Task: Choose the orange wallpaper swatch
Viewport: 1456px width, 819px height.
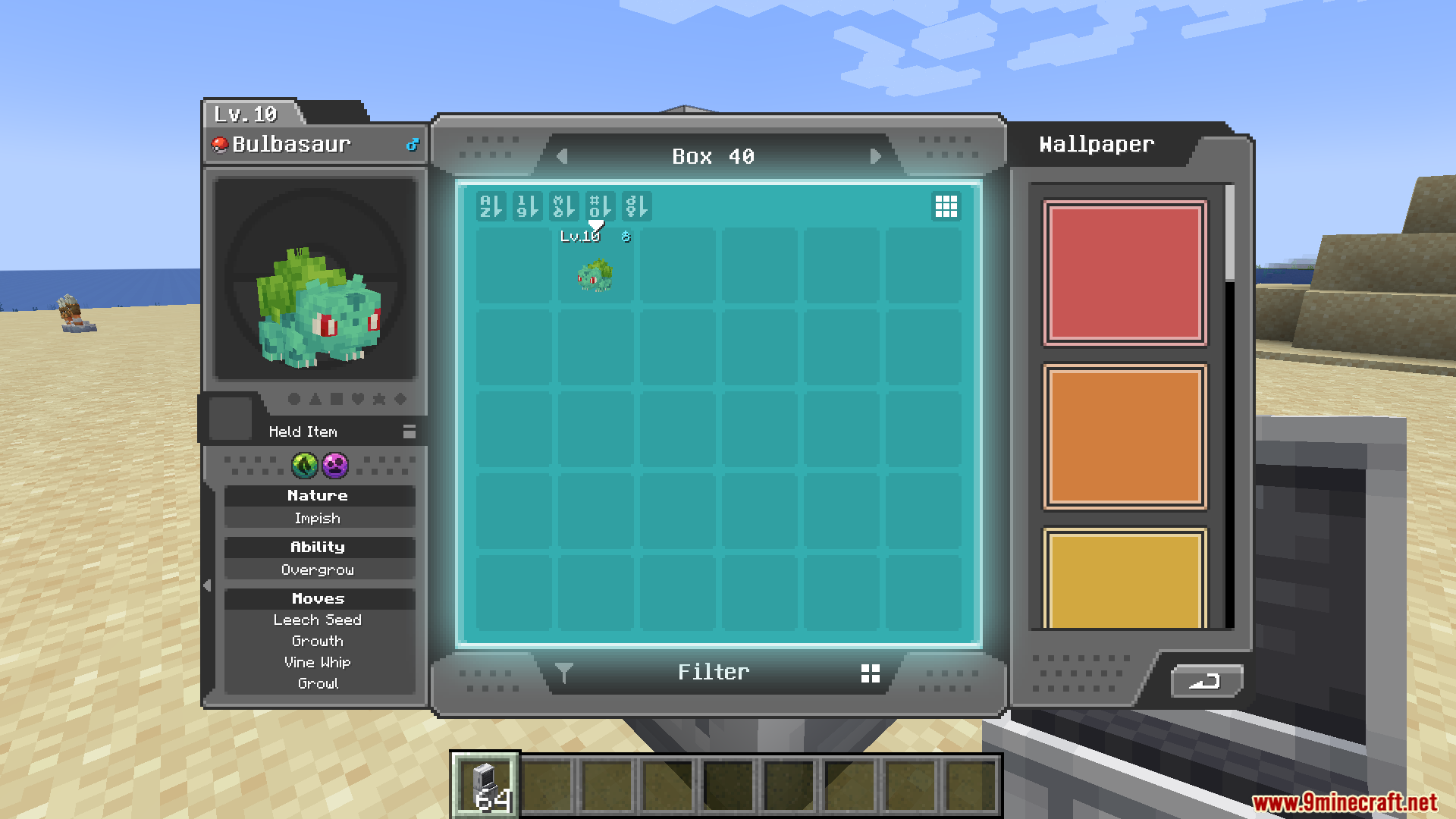Action: [1125, 437]
